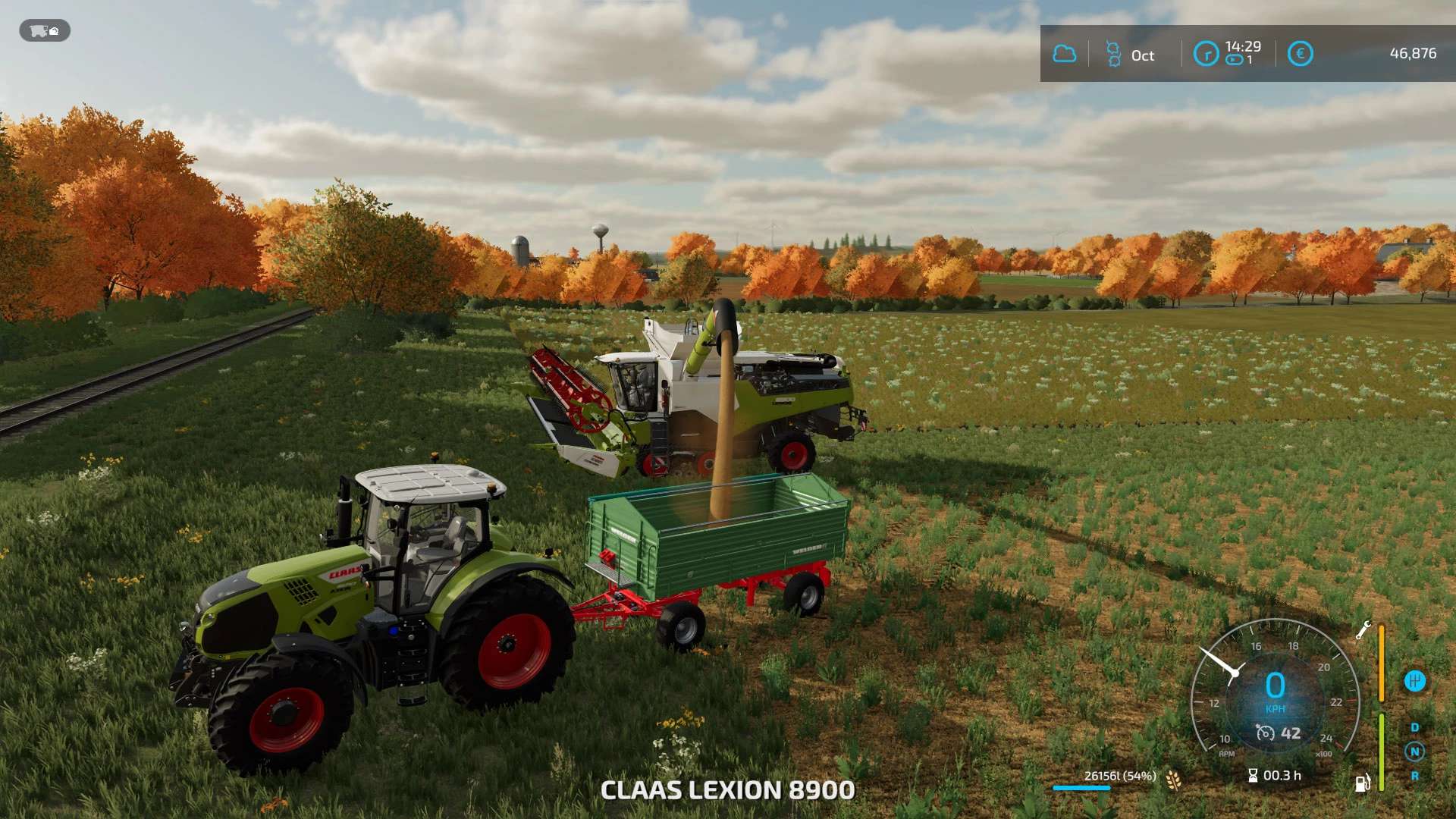Screen dimensions: 1456x819
Task: Choose the neutral N gear indicator
Action: point(1414,752)
